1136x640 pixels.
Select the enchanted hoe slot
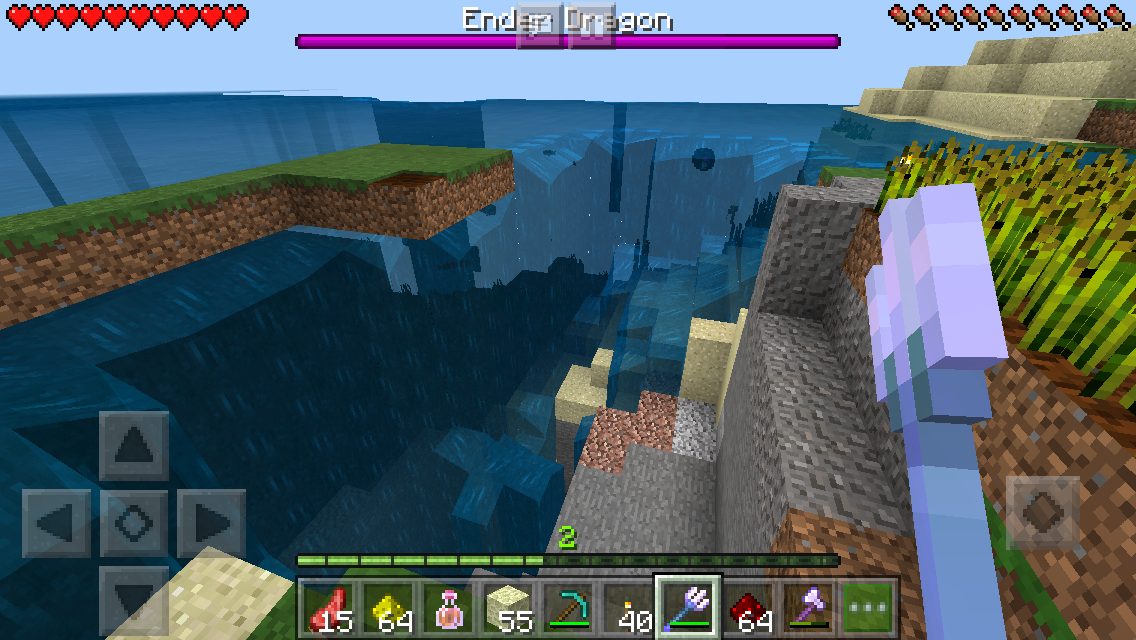coord(688,607)
